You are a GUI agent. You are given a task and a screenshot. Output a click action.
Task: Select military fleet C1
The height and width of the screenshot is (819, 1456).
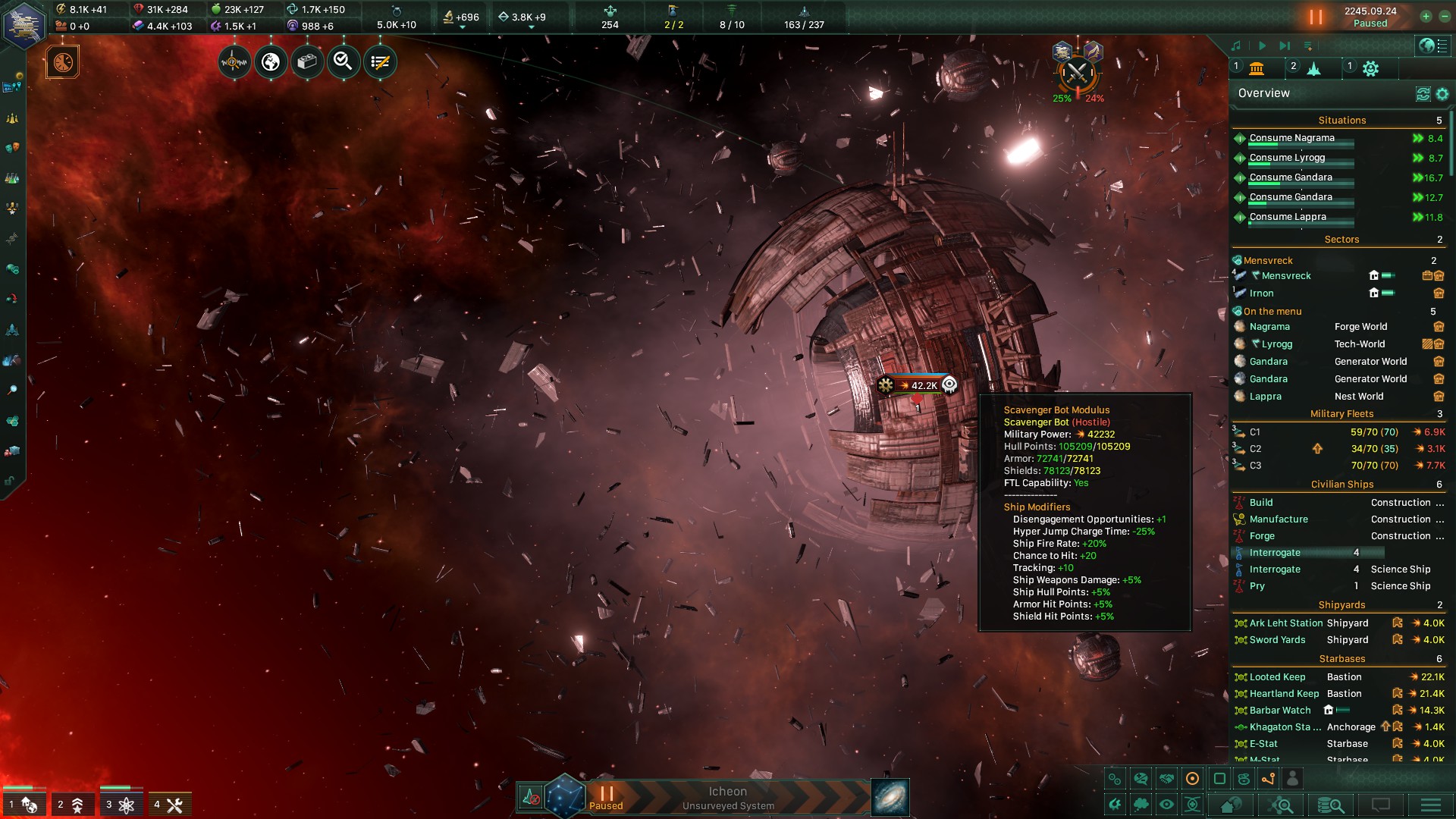(x=1255, y=432)
